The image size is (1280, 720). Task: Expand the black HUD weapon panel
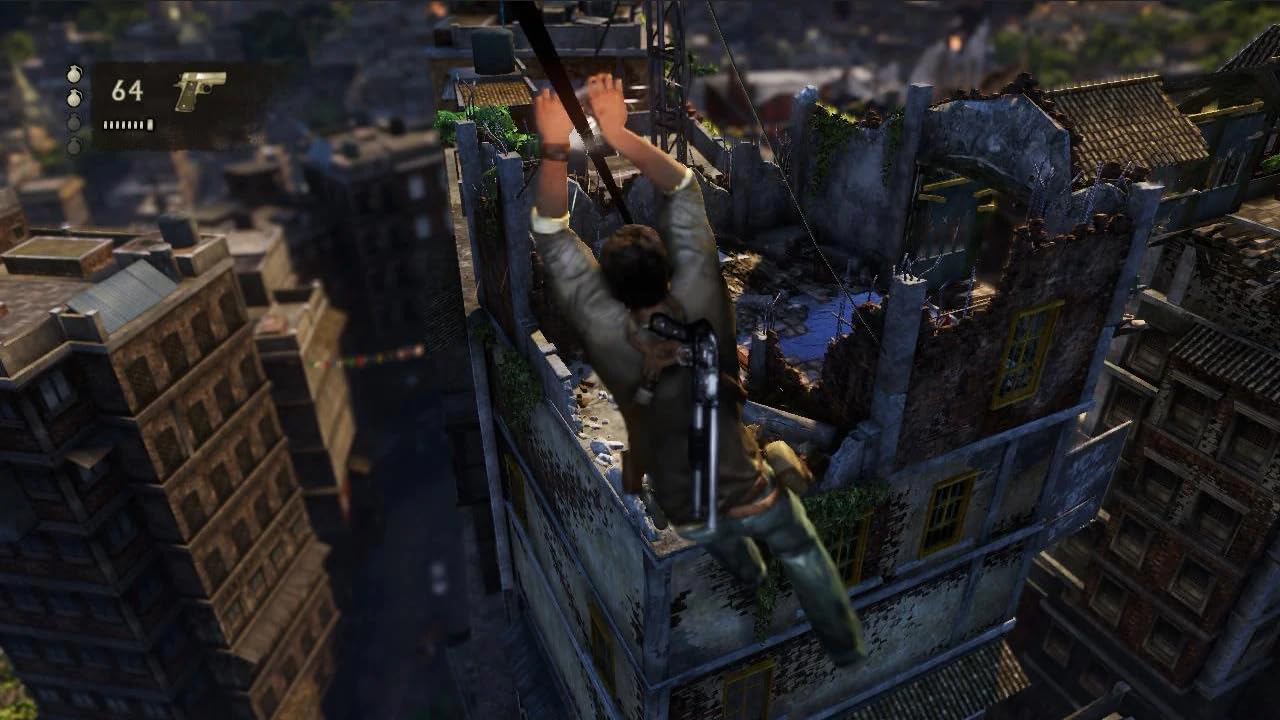pos(160,105)
